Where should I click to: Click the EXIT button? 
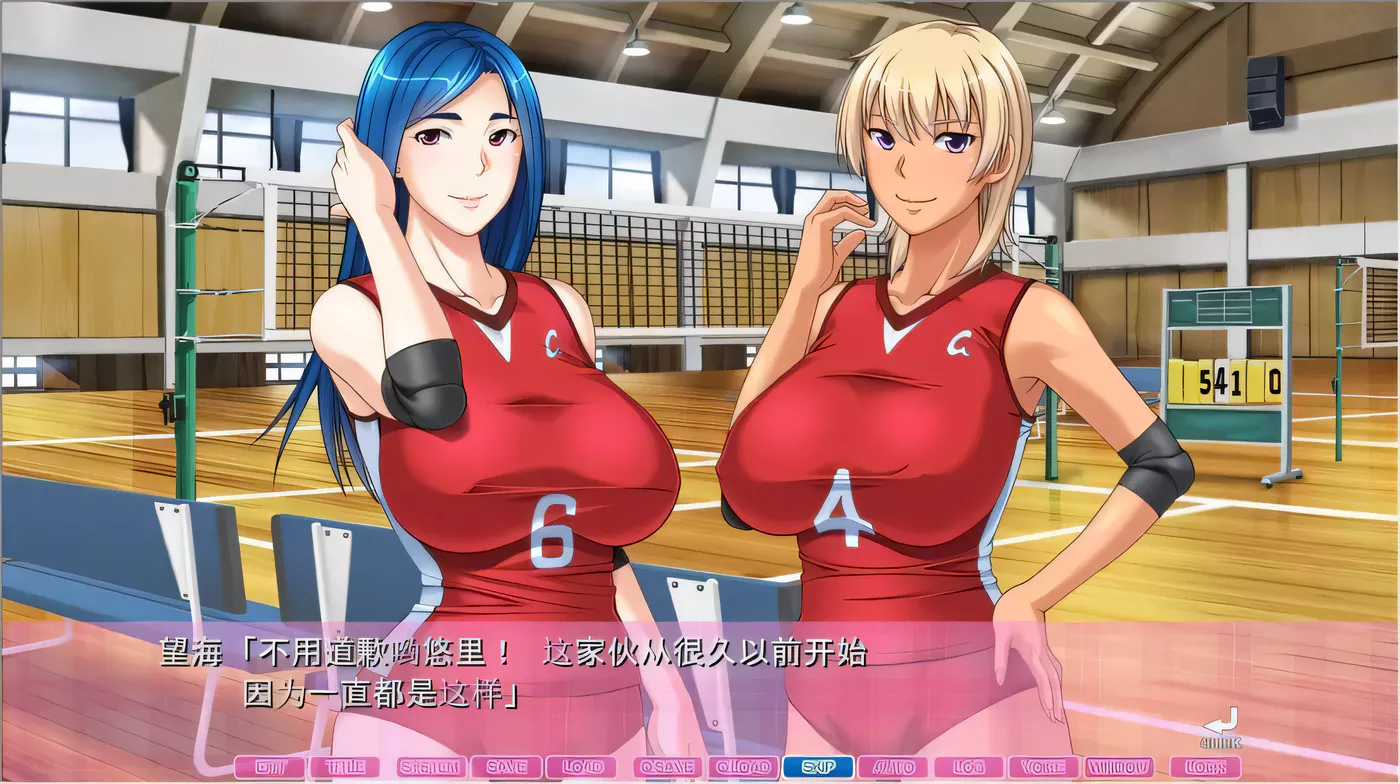[x=267, y=768]
